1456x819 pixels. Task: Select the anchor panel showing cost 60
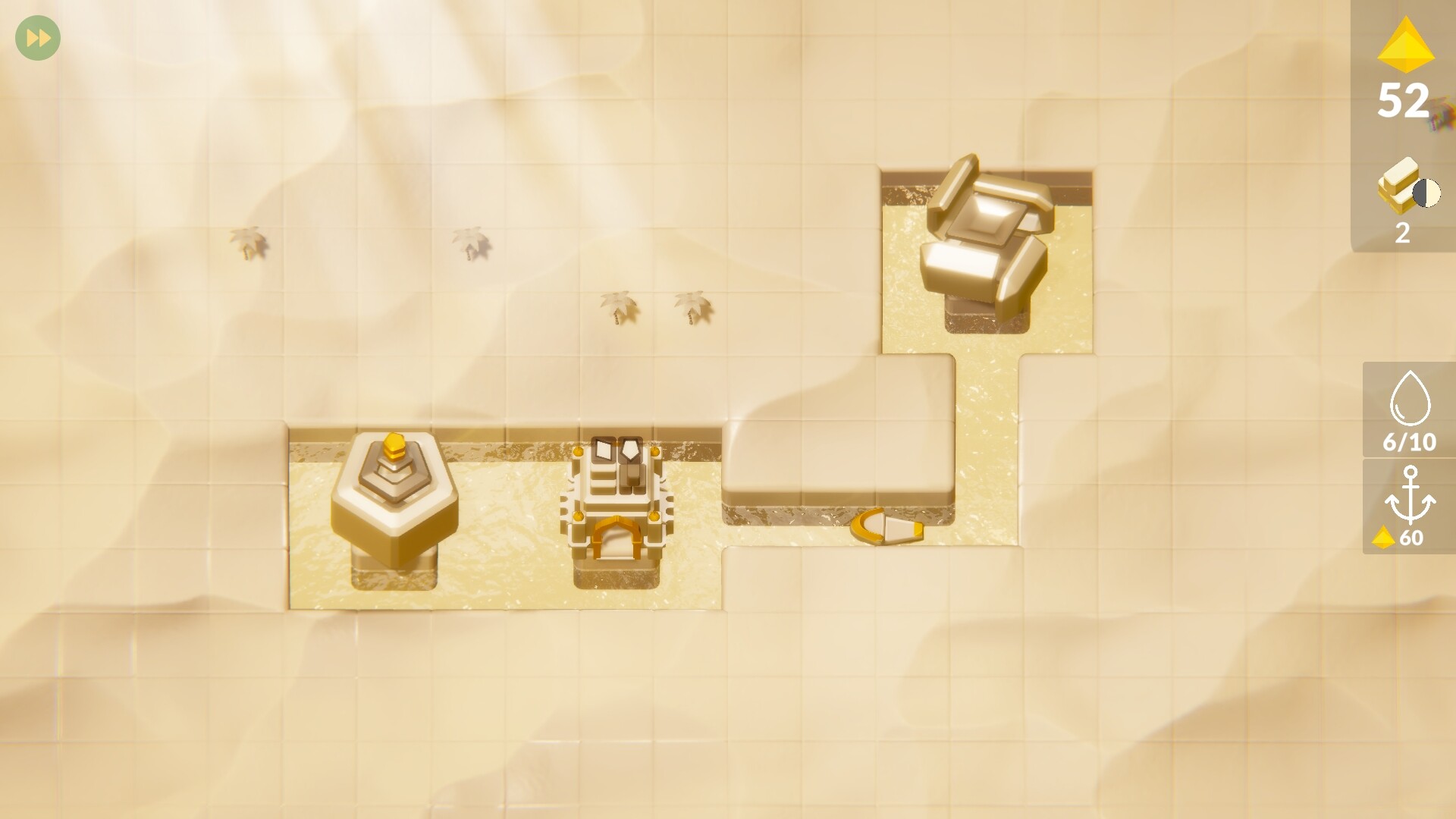1408,516
